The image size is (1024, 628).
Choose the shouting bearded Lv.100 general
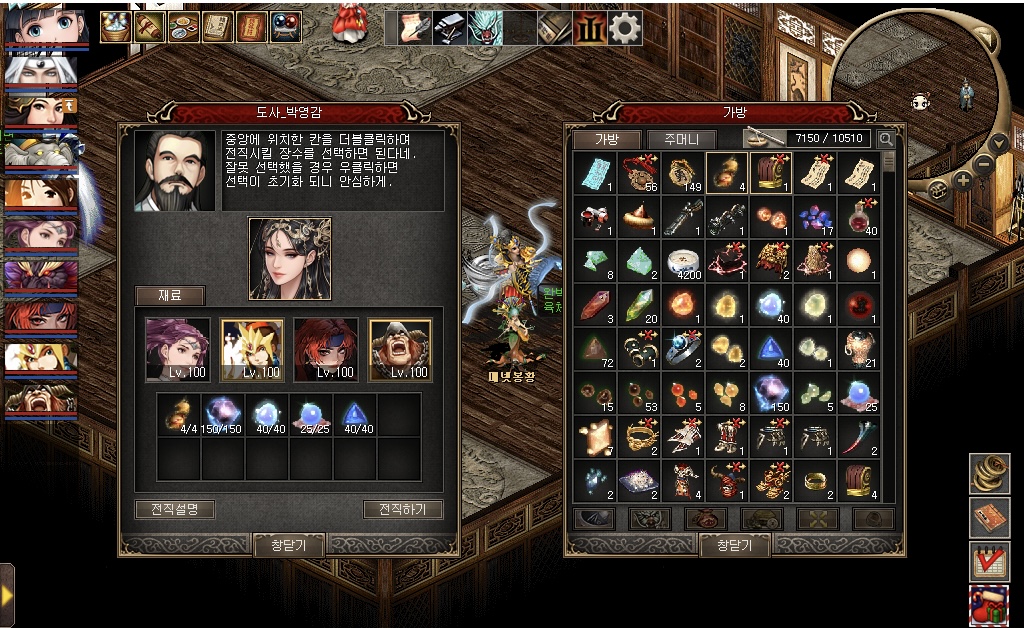pyautogui.click(x=400, y=350)
